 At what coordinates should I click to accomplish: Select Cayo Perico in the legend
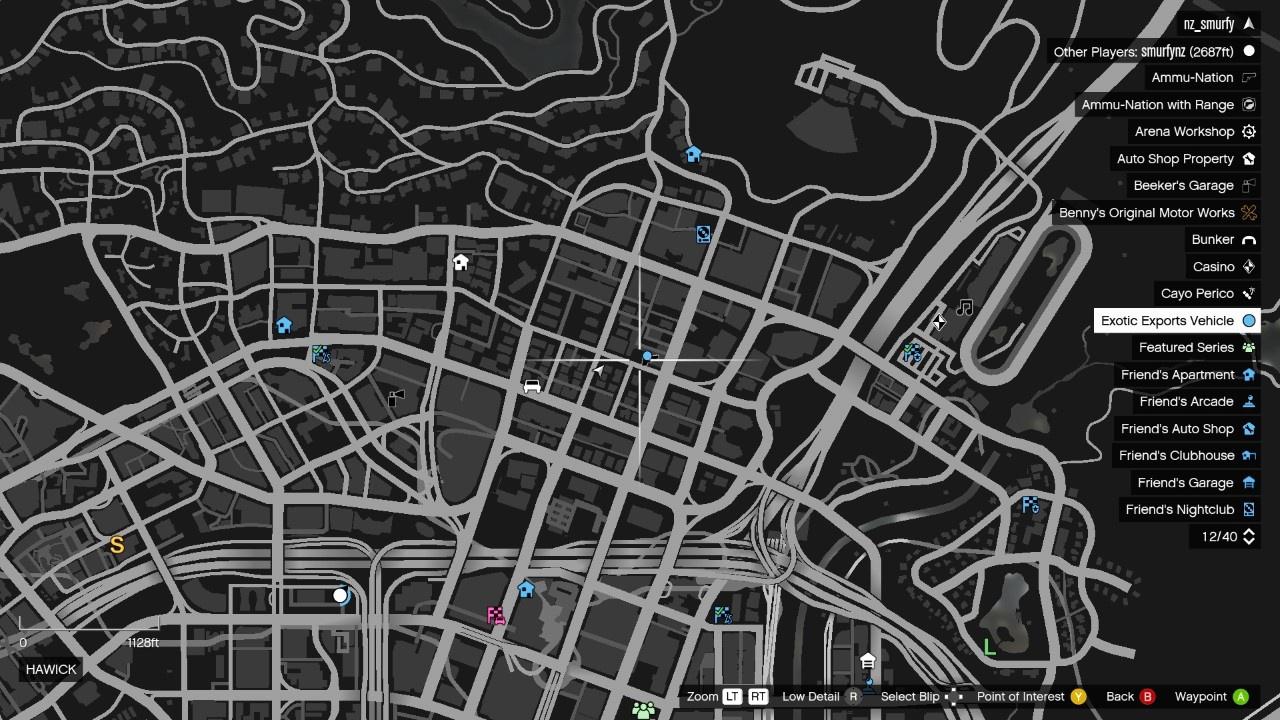(1197, 294)
